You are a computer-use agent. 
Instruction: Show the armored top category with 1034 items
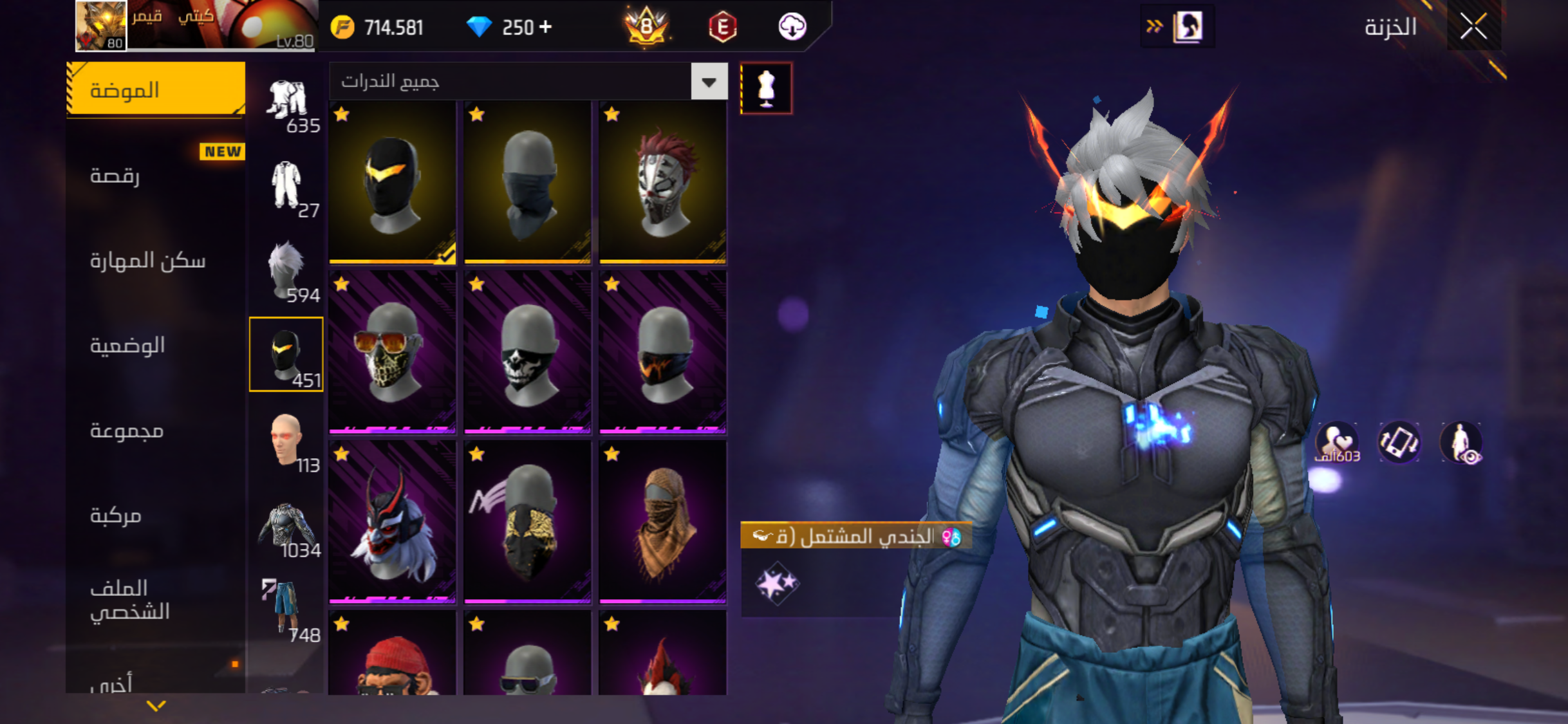tap(286, 527)
